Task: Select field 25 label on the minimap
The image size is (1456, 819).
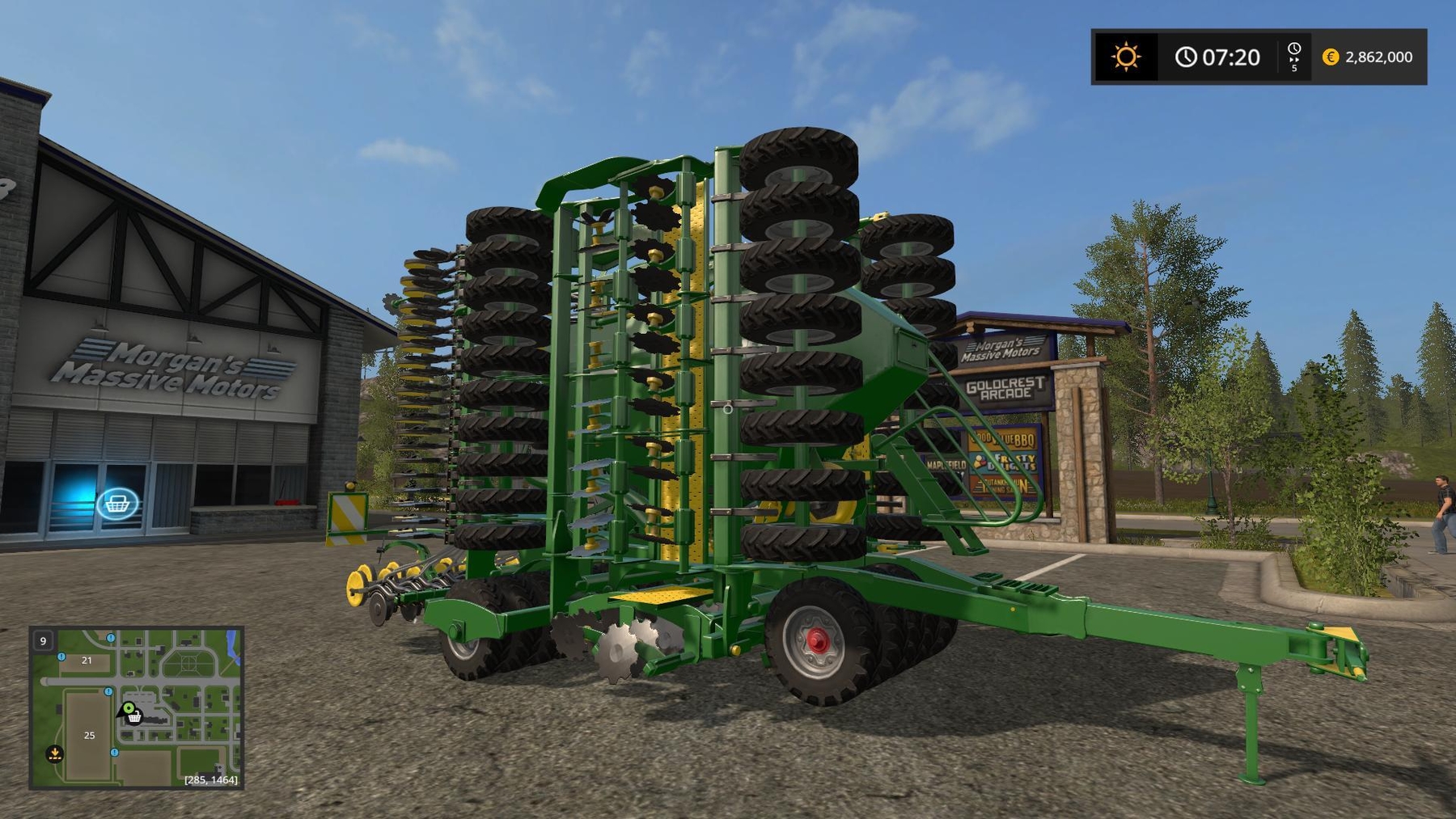Action: (x=89, y=736)
